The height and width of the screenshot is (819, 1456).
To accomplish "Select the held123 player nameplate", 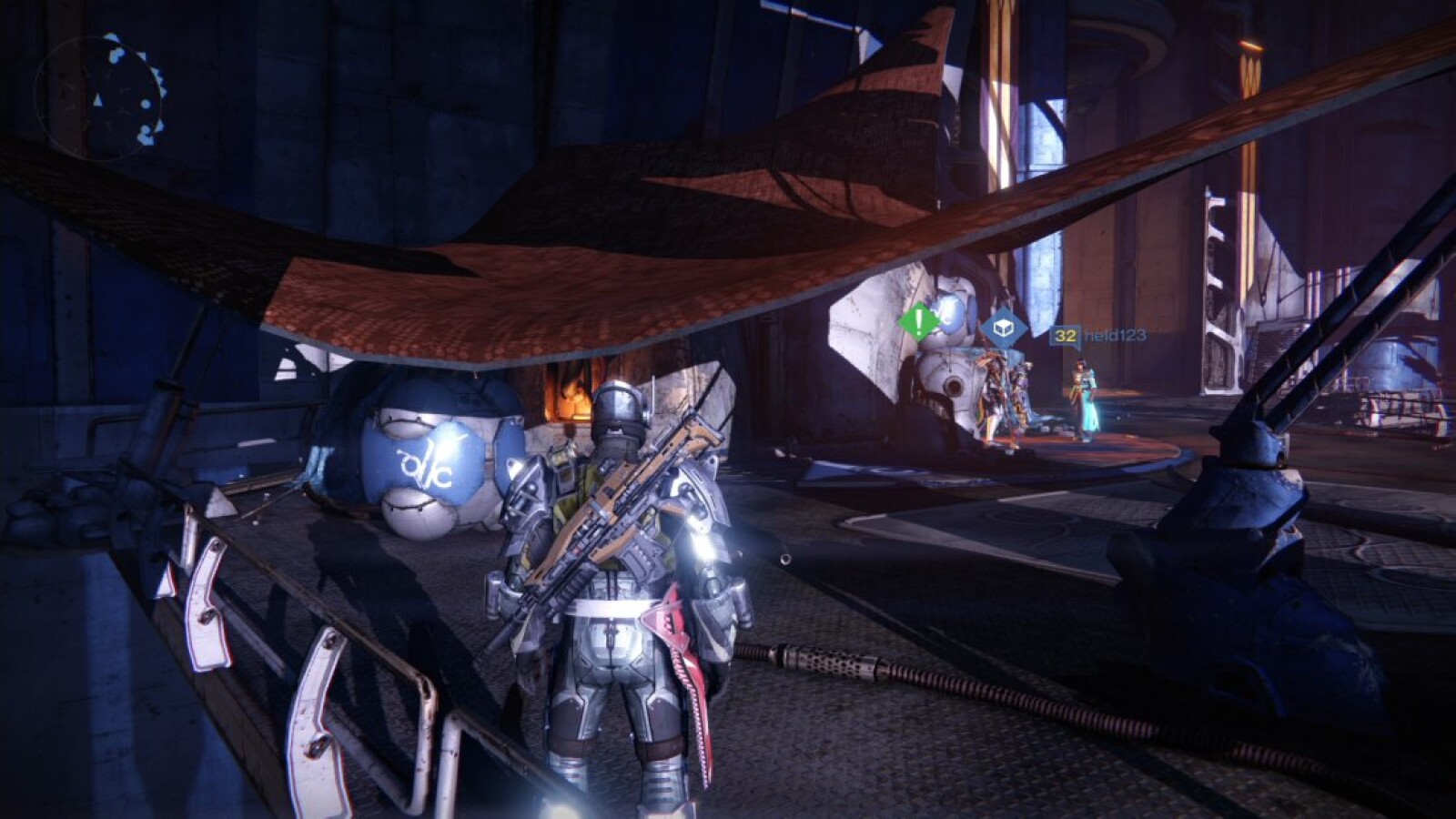I will point(1097,336).
